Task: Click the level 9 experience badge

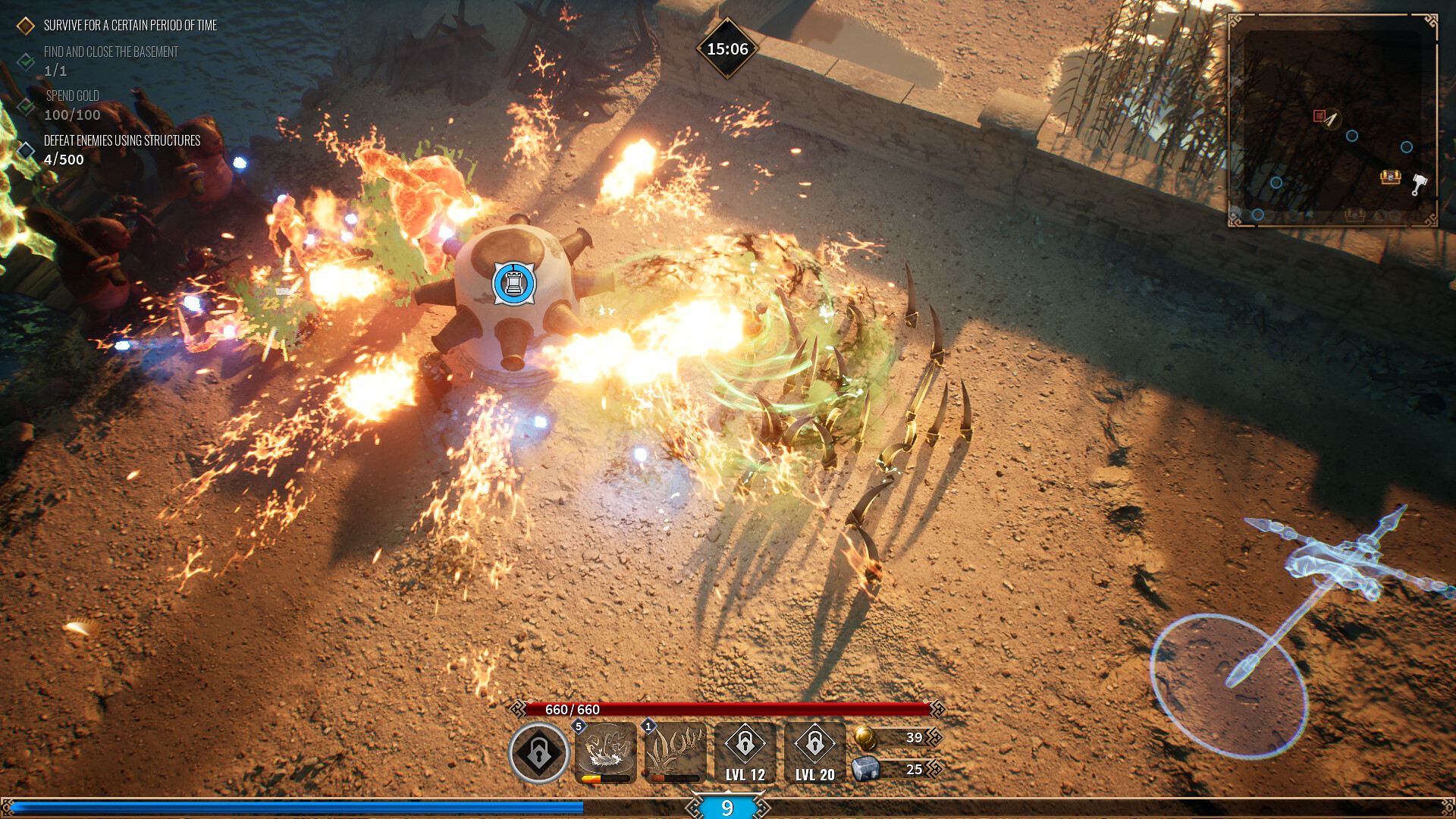Action: [727, 808]
